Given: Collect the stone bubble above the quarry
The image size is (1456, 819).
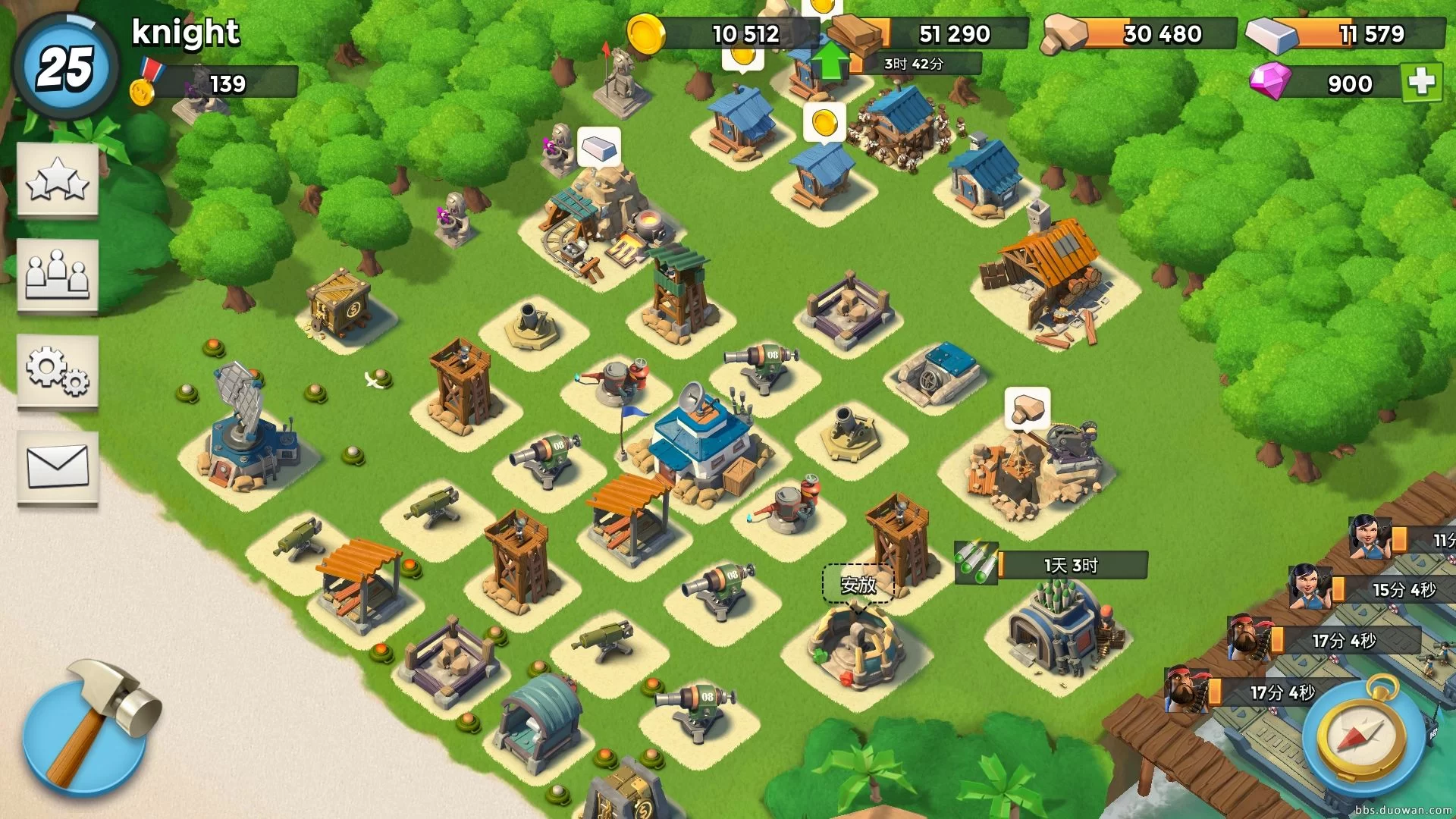Looking at the screenshot, I should click(x=1028, y=409).
